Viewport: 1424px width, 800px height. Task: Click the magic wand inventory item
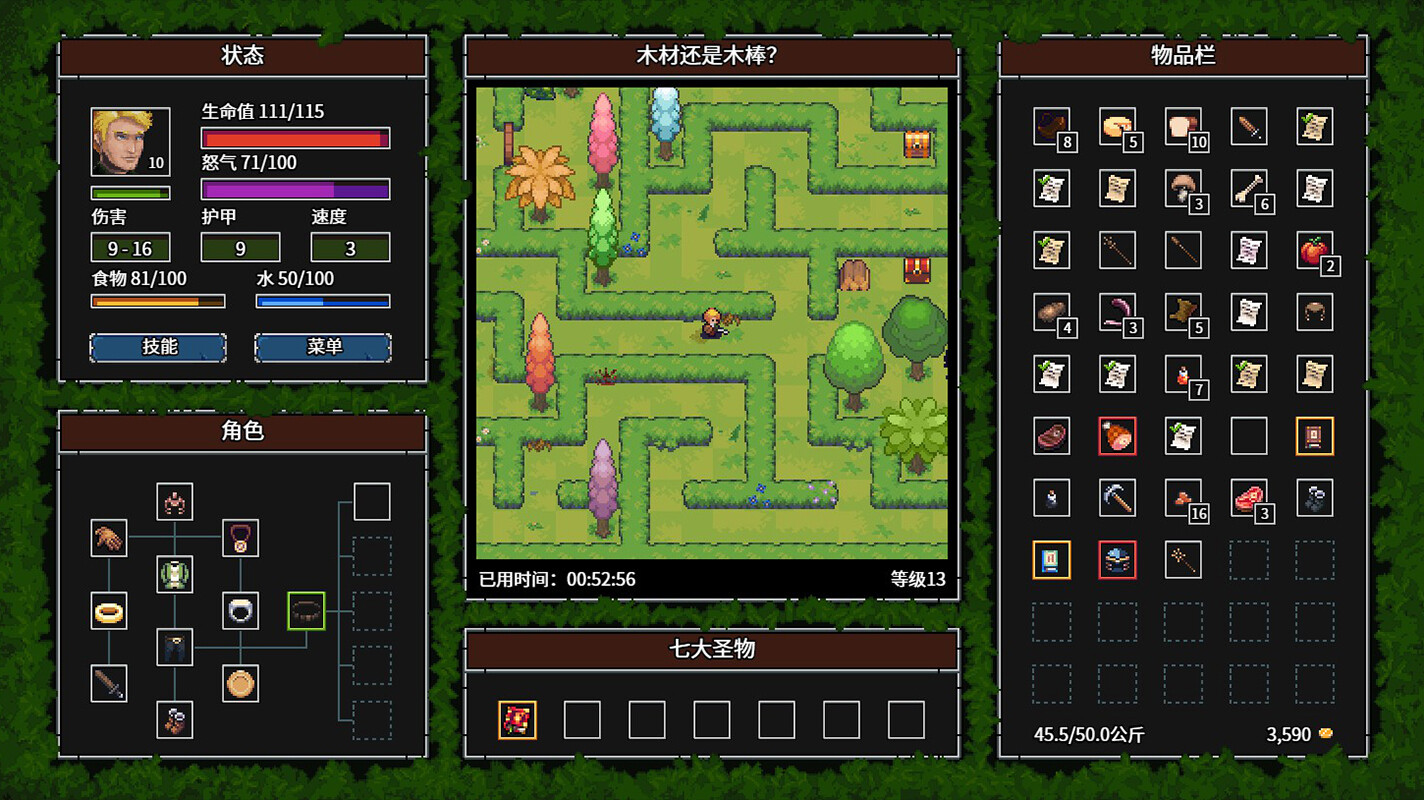(x=1183, y=560)
